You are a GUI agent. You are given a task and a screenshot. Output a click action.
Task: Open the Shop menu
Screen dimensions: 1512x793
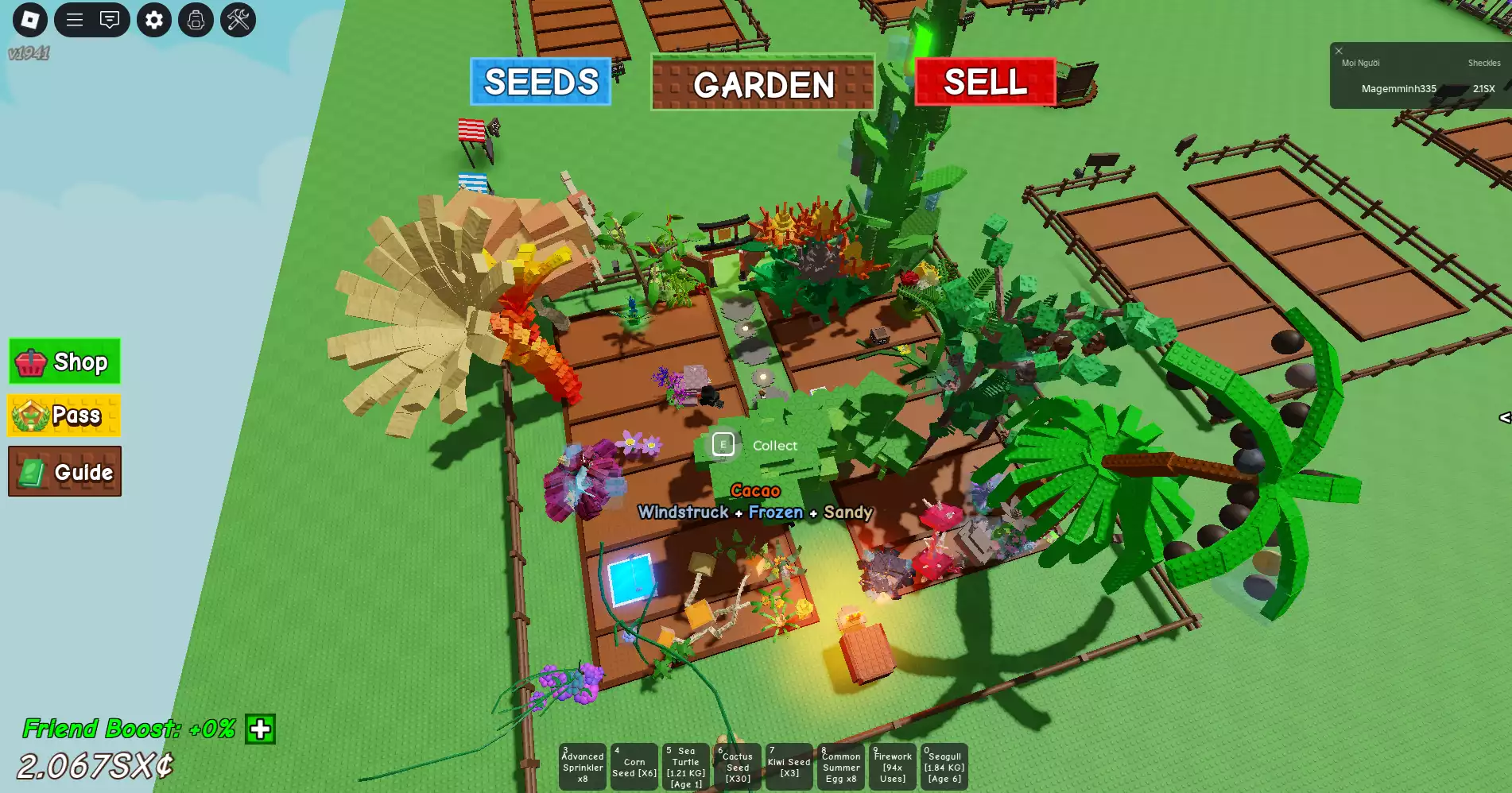(x=64, y=362)
